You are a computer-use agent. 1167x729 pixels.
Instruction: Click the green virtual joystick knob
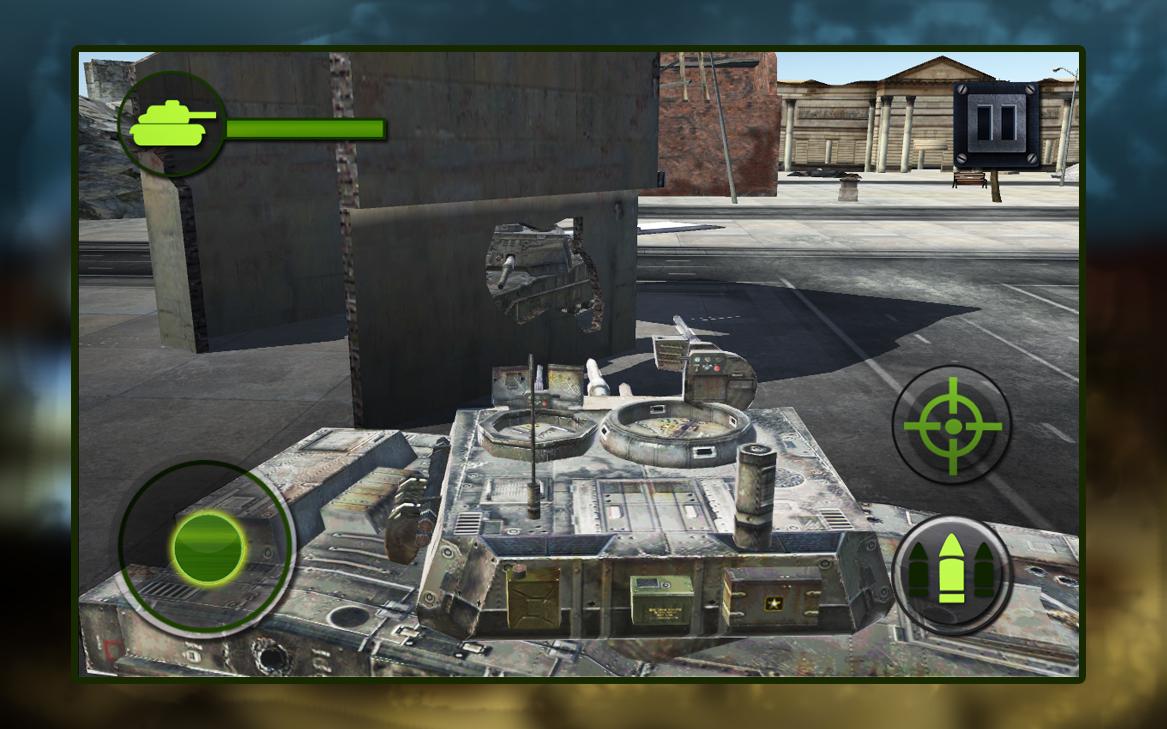coord(208,547)
